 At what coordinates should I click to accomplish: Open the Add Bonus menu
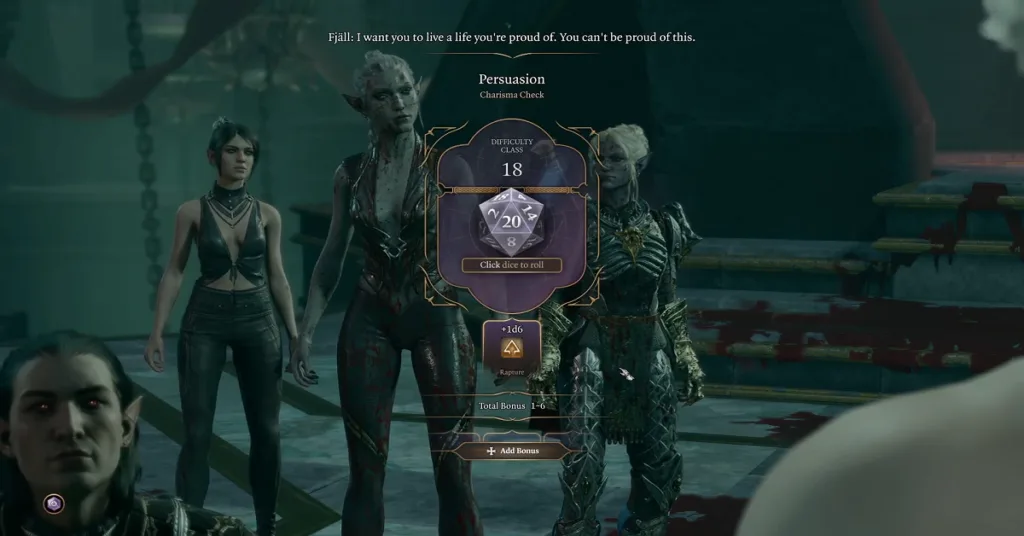click(x=511, y=451)
